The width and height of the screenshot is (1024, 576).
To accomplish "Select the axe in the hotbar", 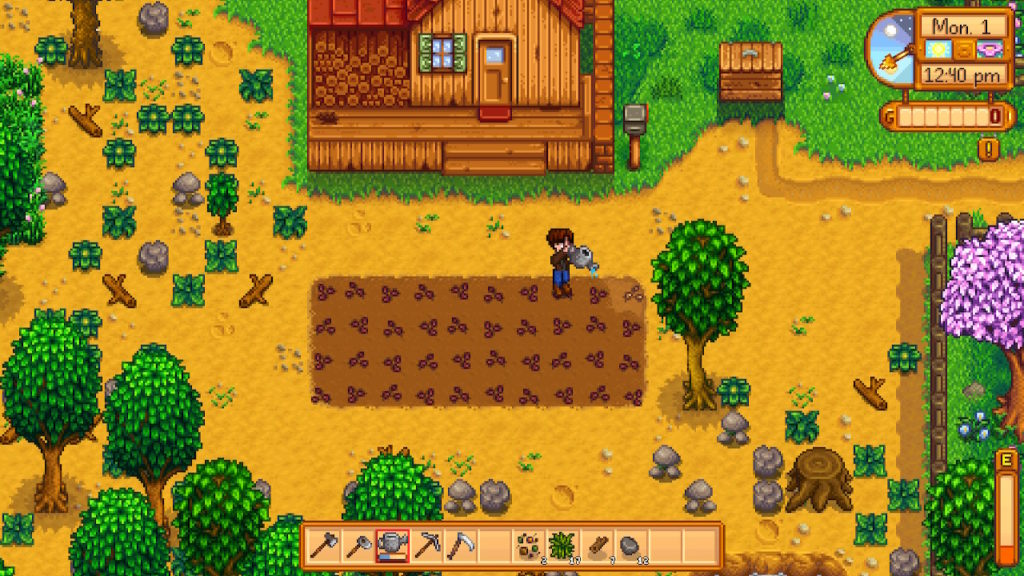I will point(324,546).
